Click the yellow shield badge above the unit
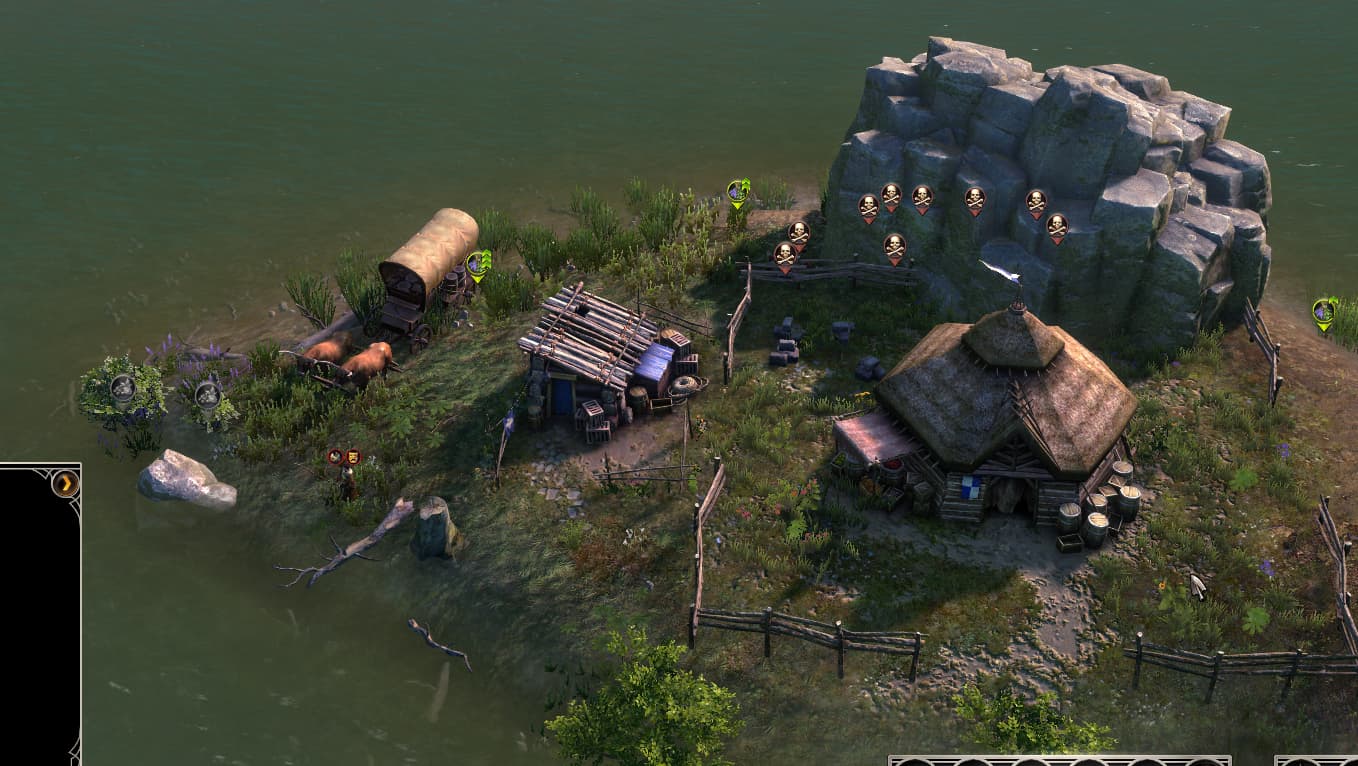 (x=352, y=457)
